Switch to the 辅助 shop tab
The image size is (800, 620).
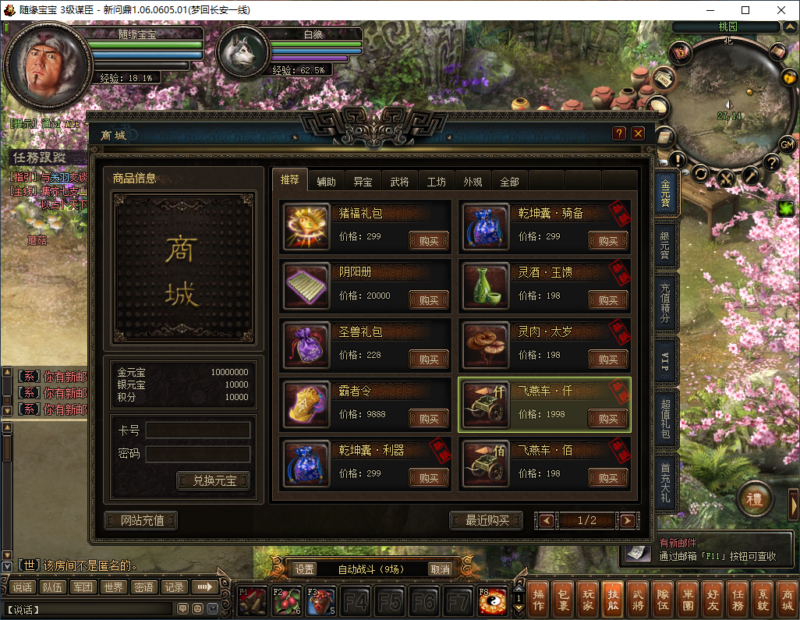click(x=327, y=181)
